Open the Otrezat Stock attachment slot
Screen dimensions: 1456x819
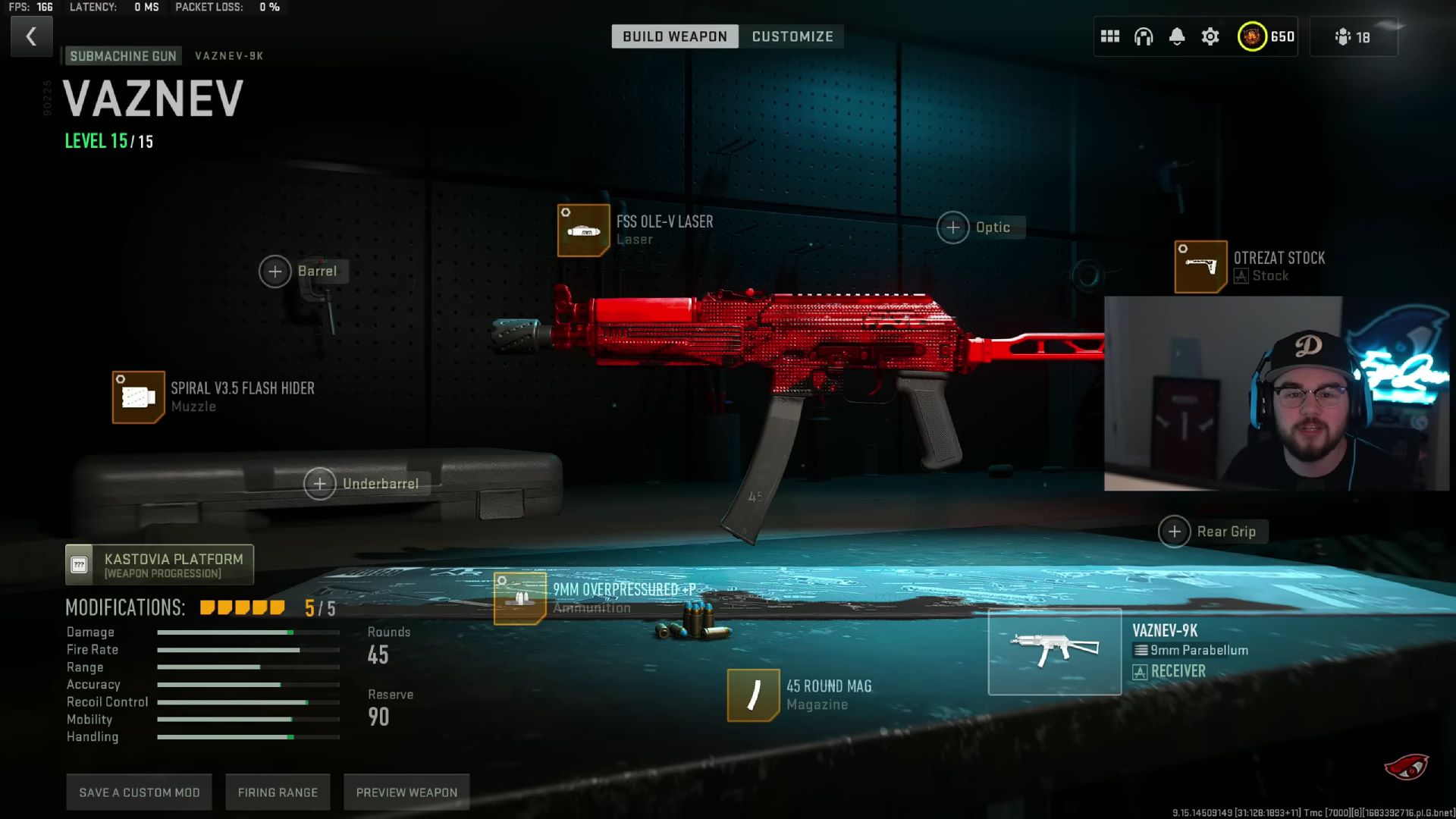(x=1200, y=266)
